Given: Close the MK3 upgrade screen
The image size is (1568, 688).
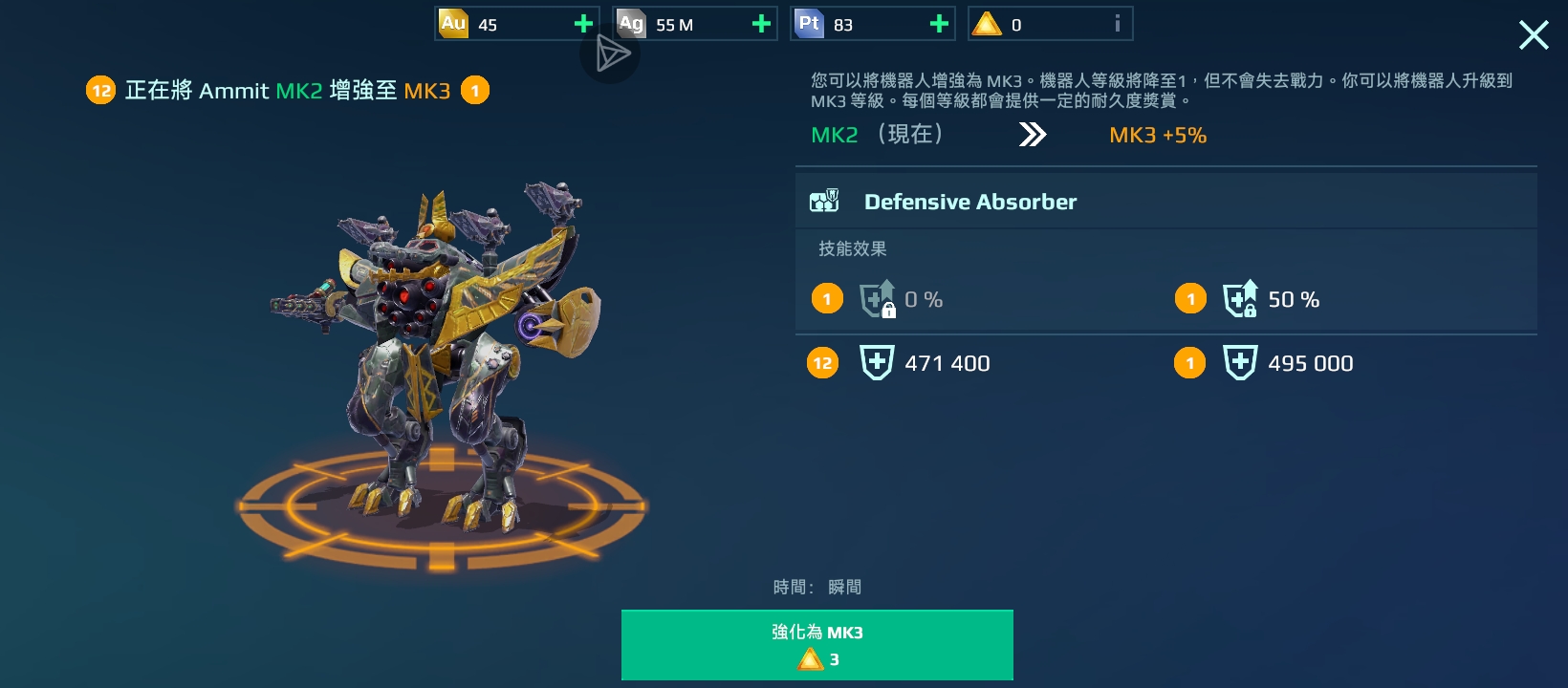Looking at the screenshot, I should pyautogui.click(x=1534, y=34).
